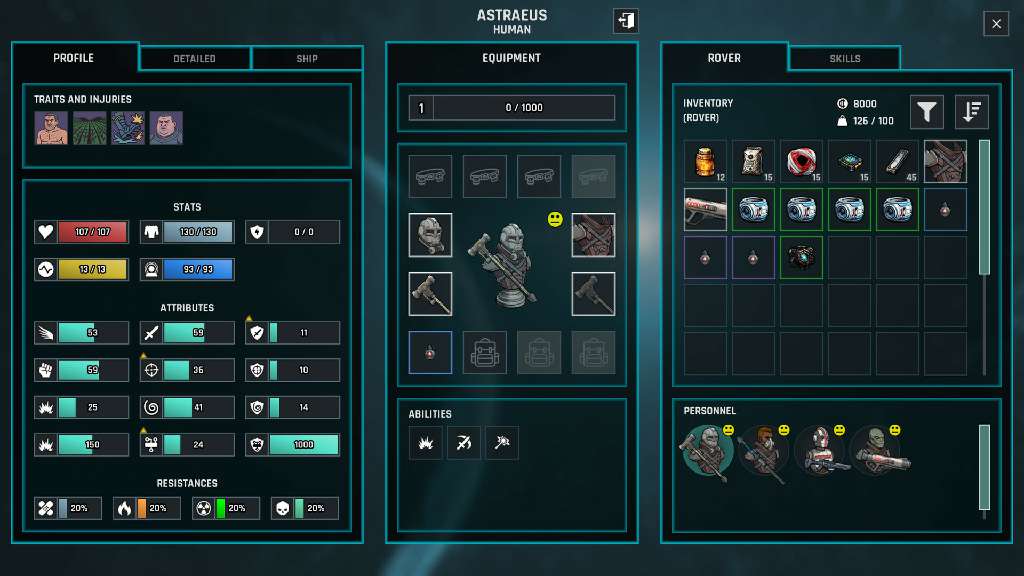Select the equipped crossed-strap body armor slot
The image size is (1024, 576).
coord(593,235)
